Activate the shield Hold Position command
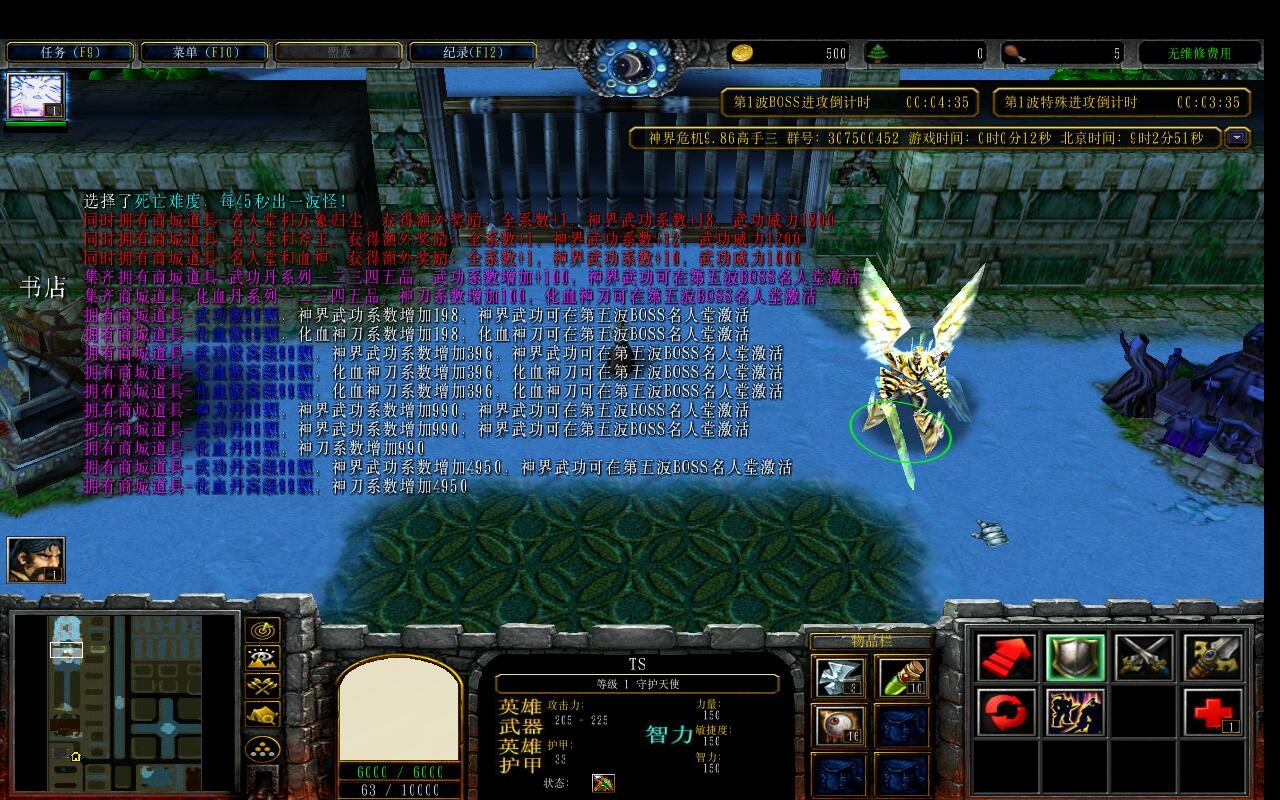The height and width of the screenshot is (800, 1280). 1075,657
